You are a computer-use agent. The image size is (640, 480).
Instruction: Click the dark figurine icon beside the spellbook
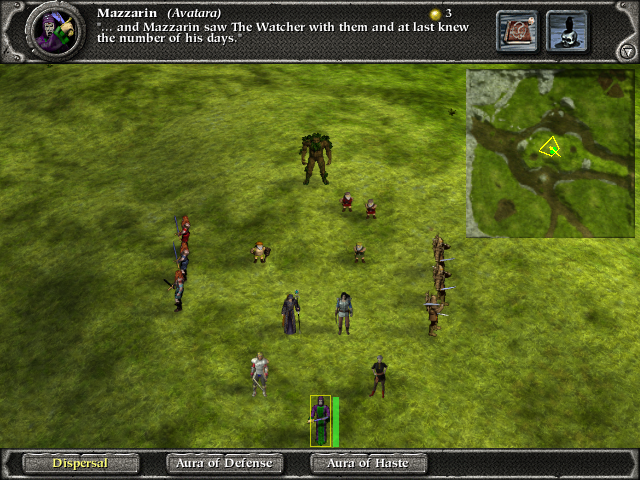coord(567,31)
